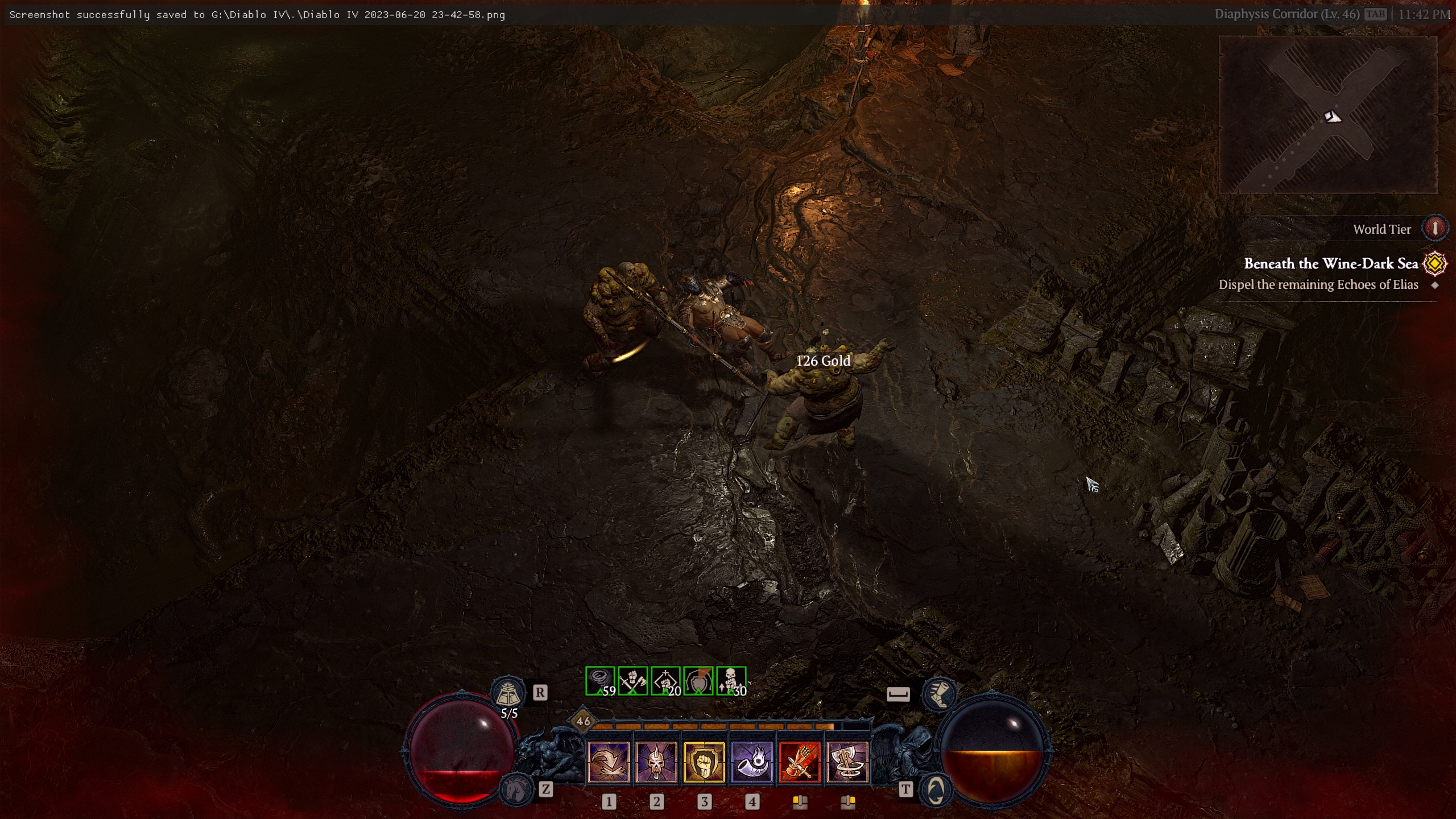
Task: Click the objective Dispel the remaining Echoes of Elias
Action: coord(1318,284)
